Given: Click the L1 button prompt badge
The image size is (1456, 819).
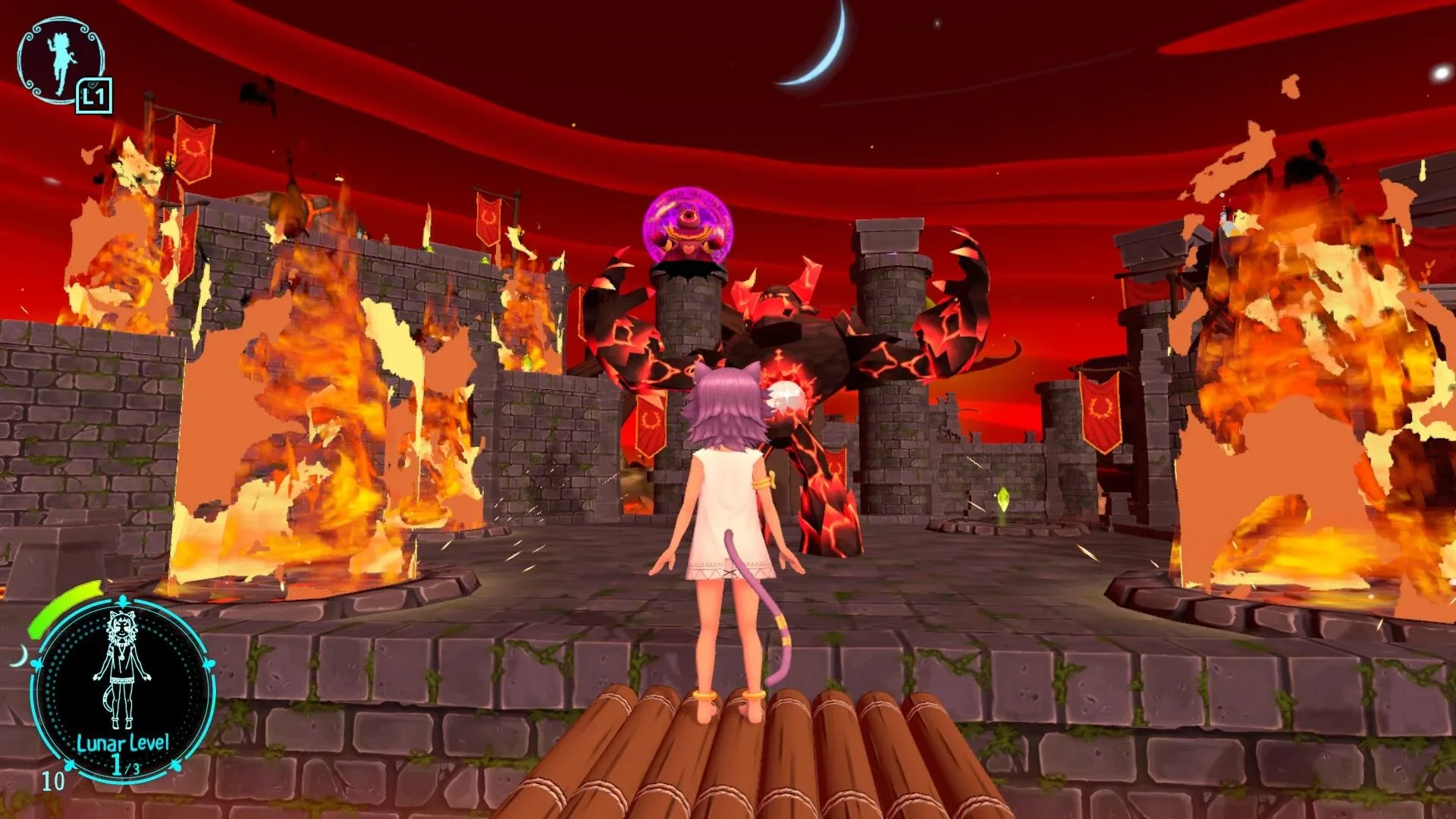Looking at the screenshot, I should [x=94, y=96].
